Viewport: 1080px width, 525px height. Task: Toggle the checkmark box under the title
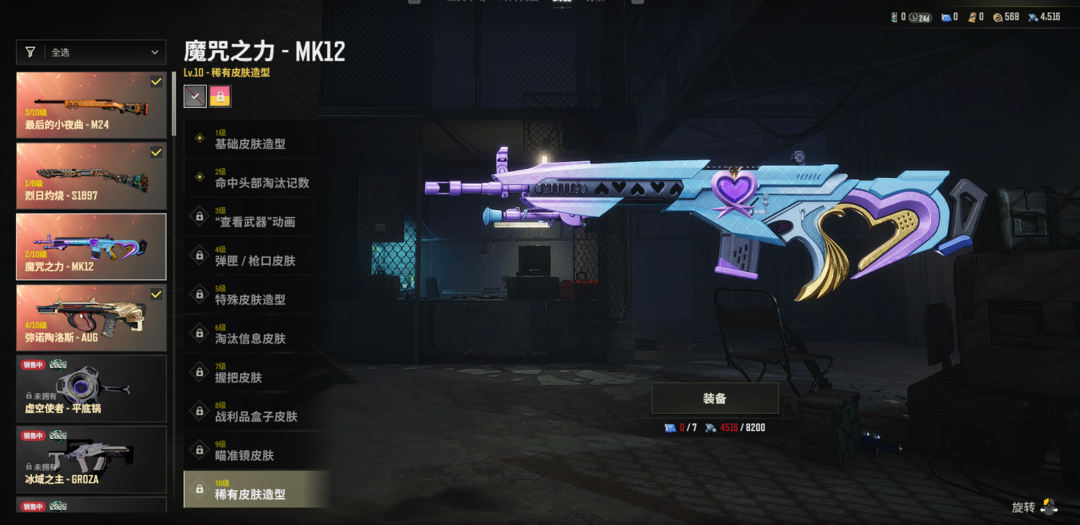[195, 96]
